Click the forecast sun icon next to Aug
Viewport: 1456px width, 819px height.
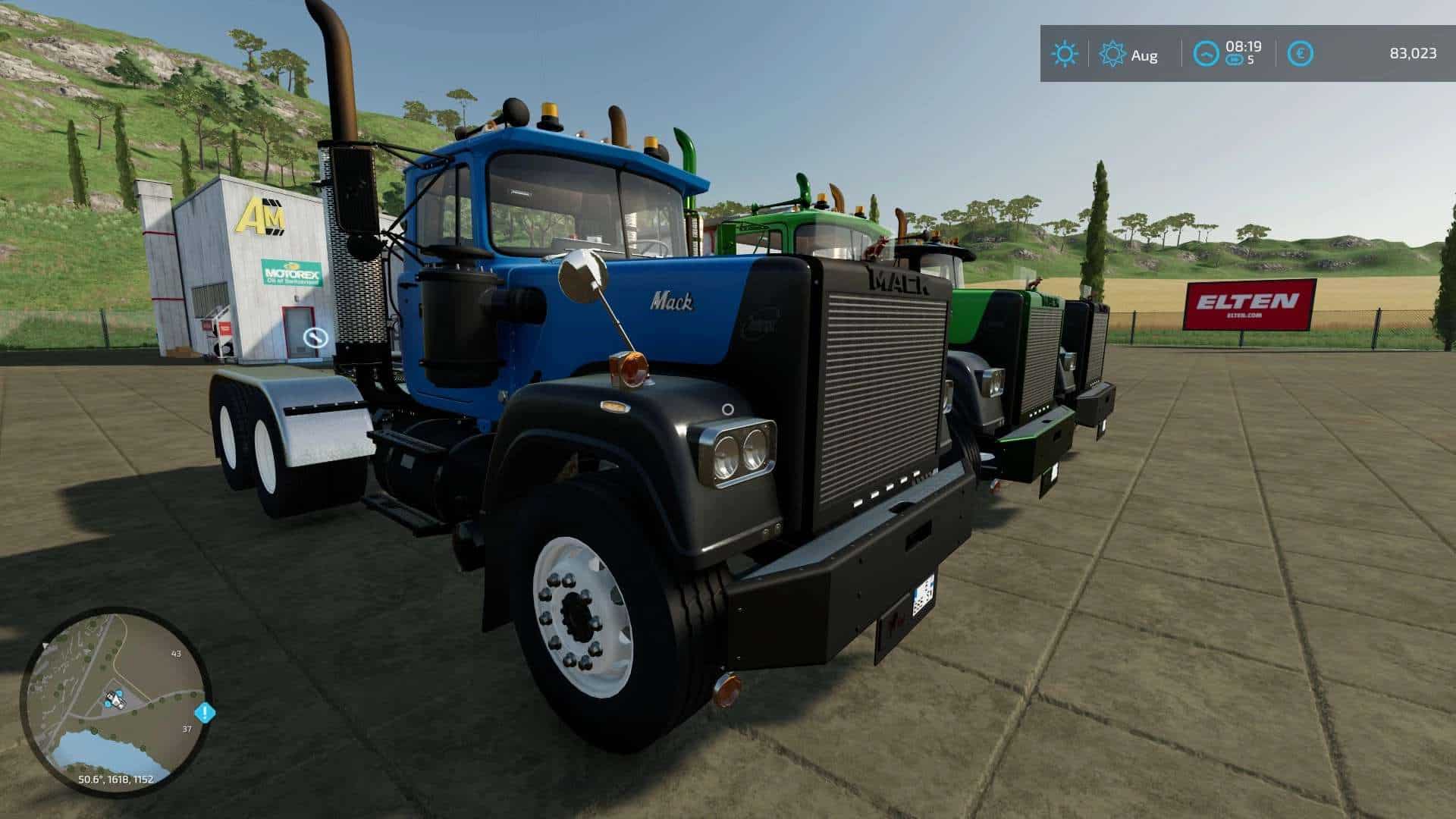point(1112,54)
